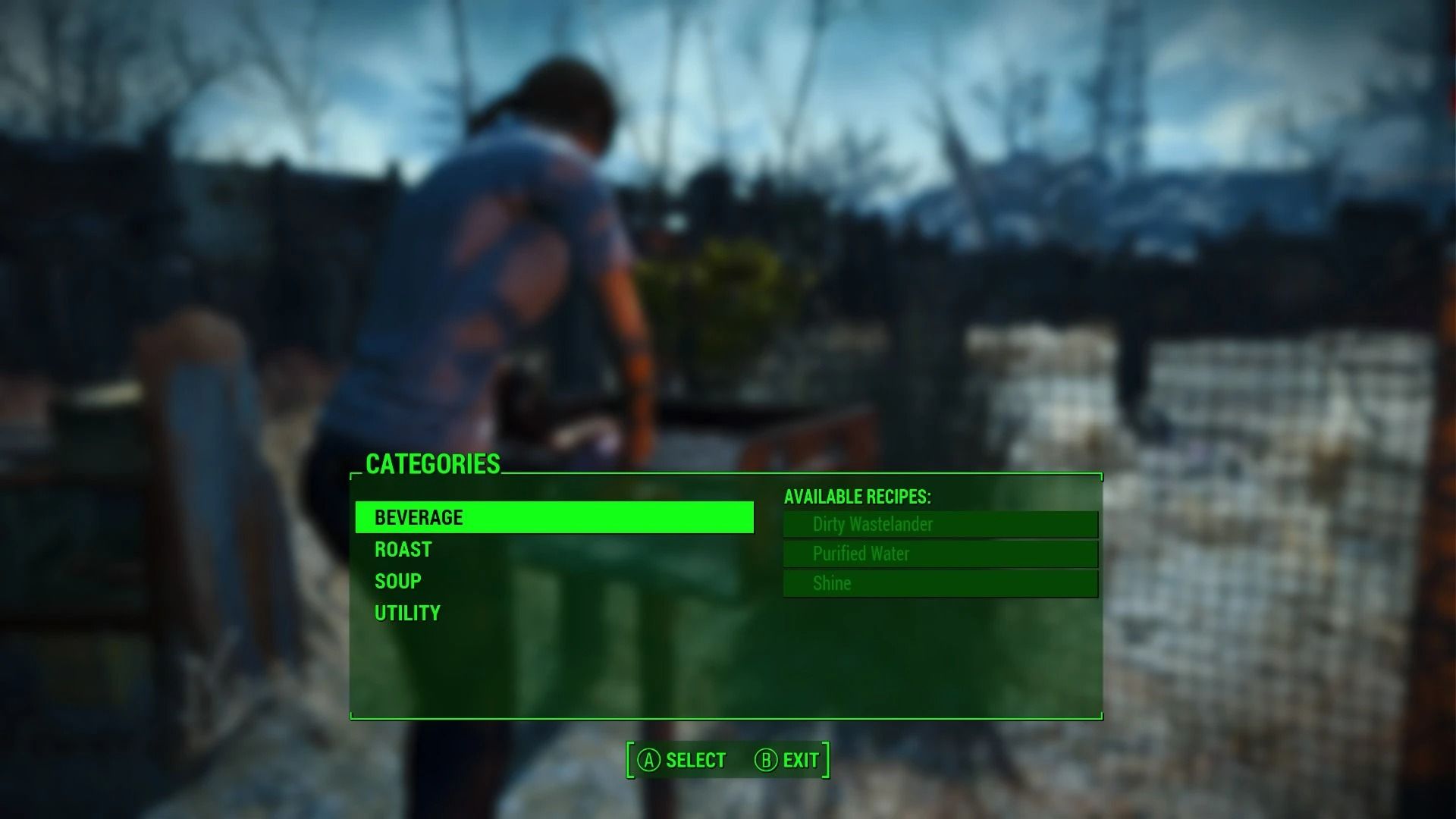The image size is (1456, 819).
Task: Click the Purified Water list bar
Action: point(939,554)
